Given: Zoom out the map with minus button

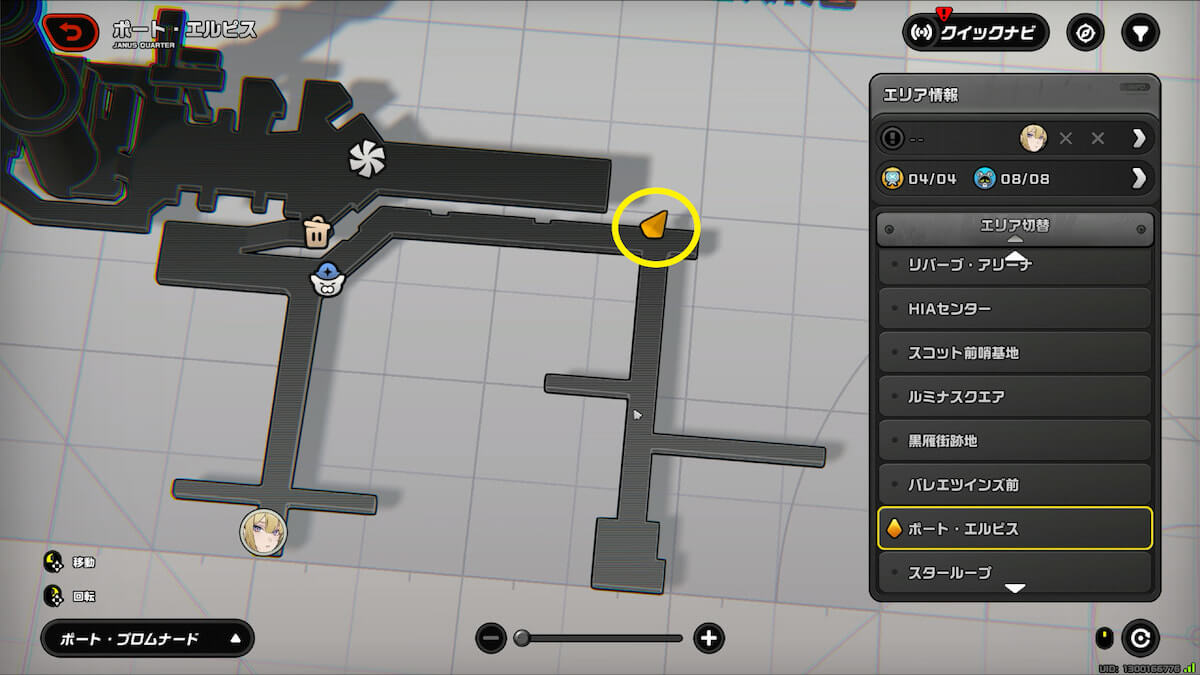Looking at the screenshot, I should 491,638.
